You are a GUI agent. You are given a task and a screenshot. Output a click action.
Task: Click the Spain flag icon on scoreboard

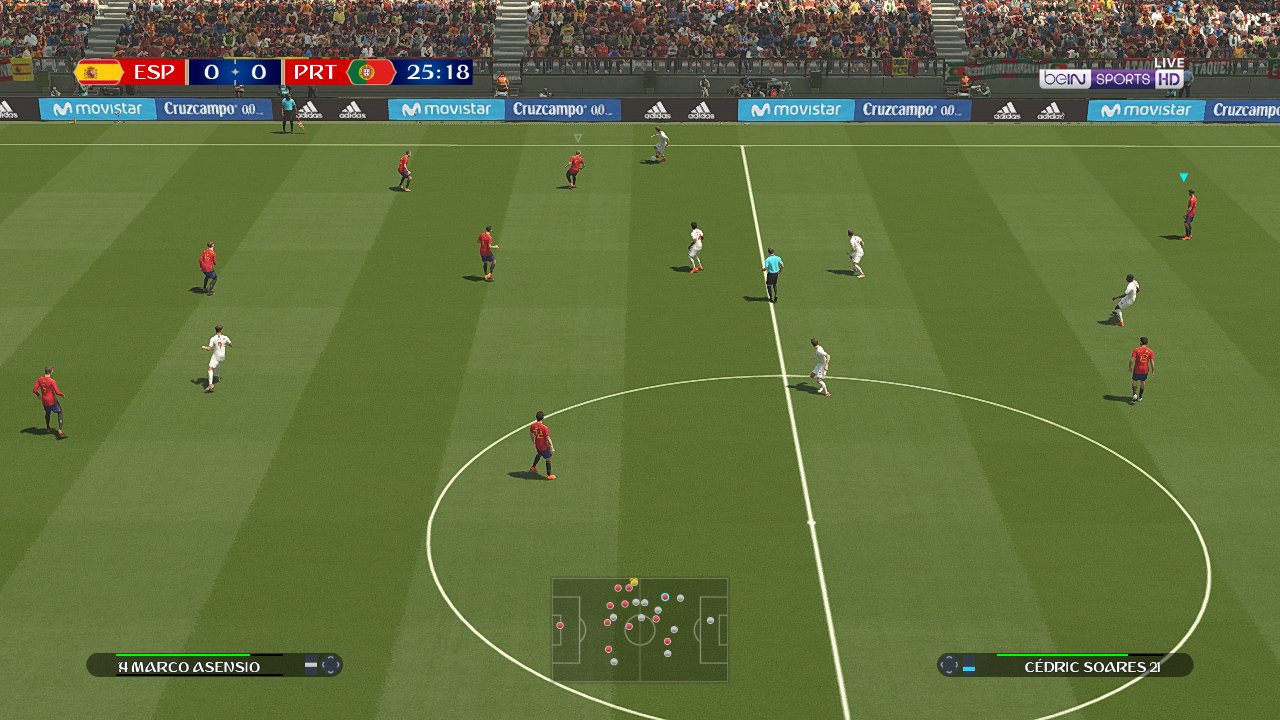(x=100, y=72)
